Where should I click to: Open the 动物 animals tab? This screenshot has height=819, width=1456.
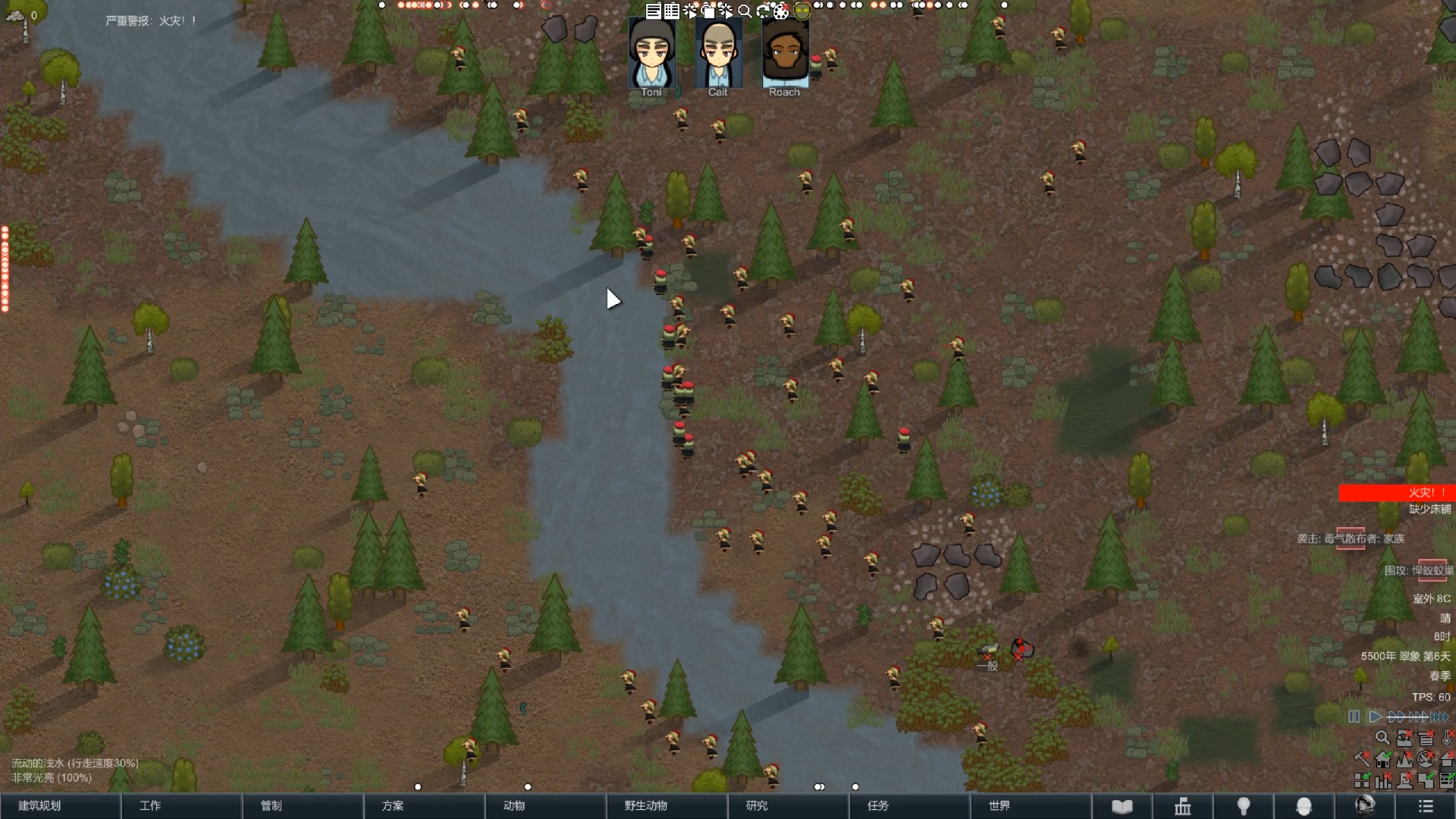[x=545, y=805]
